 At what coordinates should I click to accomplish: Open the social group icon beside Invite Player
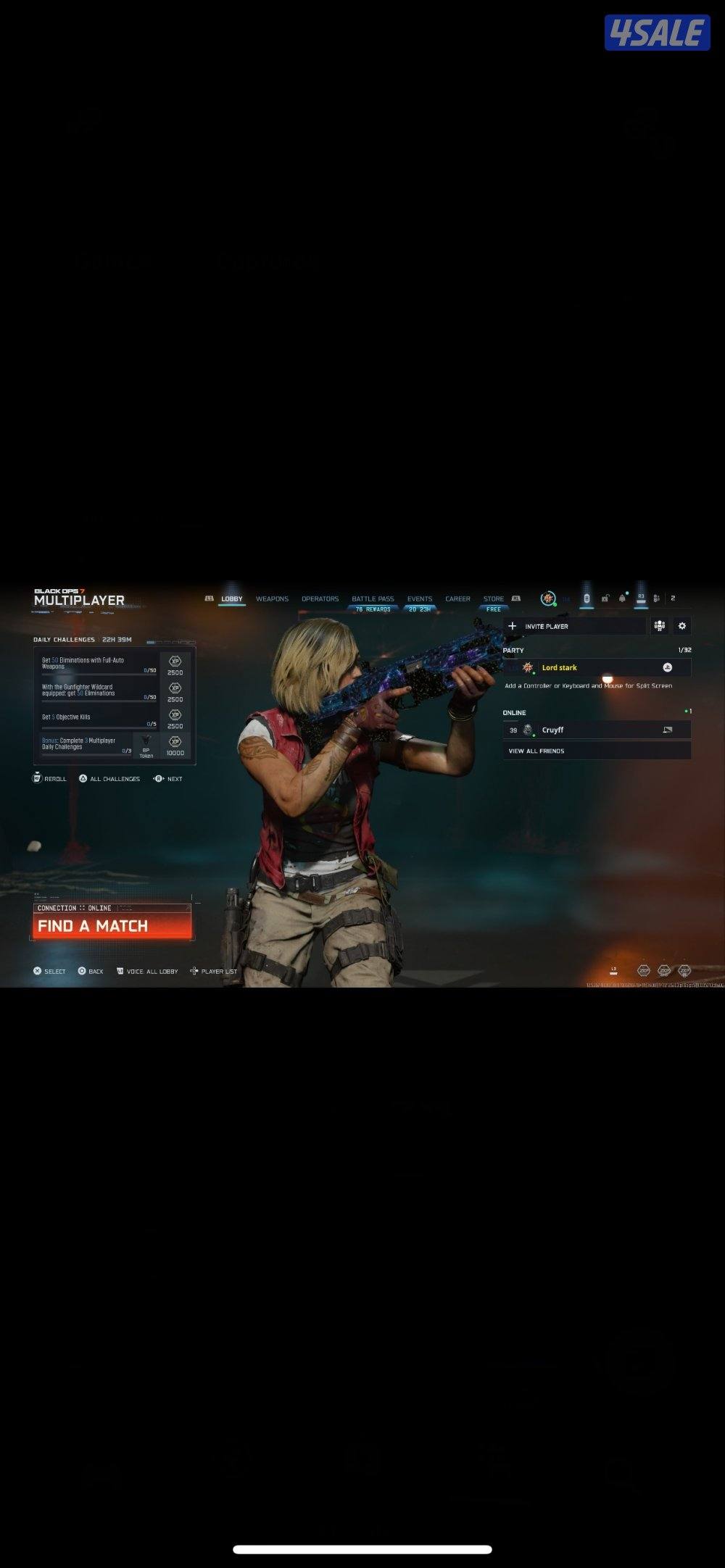[x=659, y=626]
